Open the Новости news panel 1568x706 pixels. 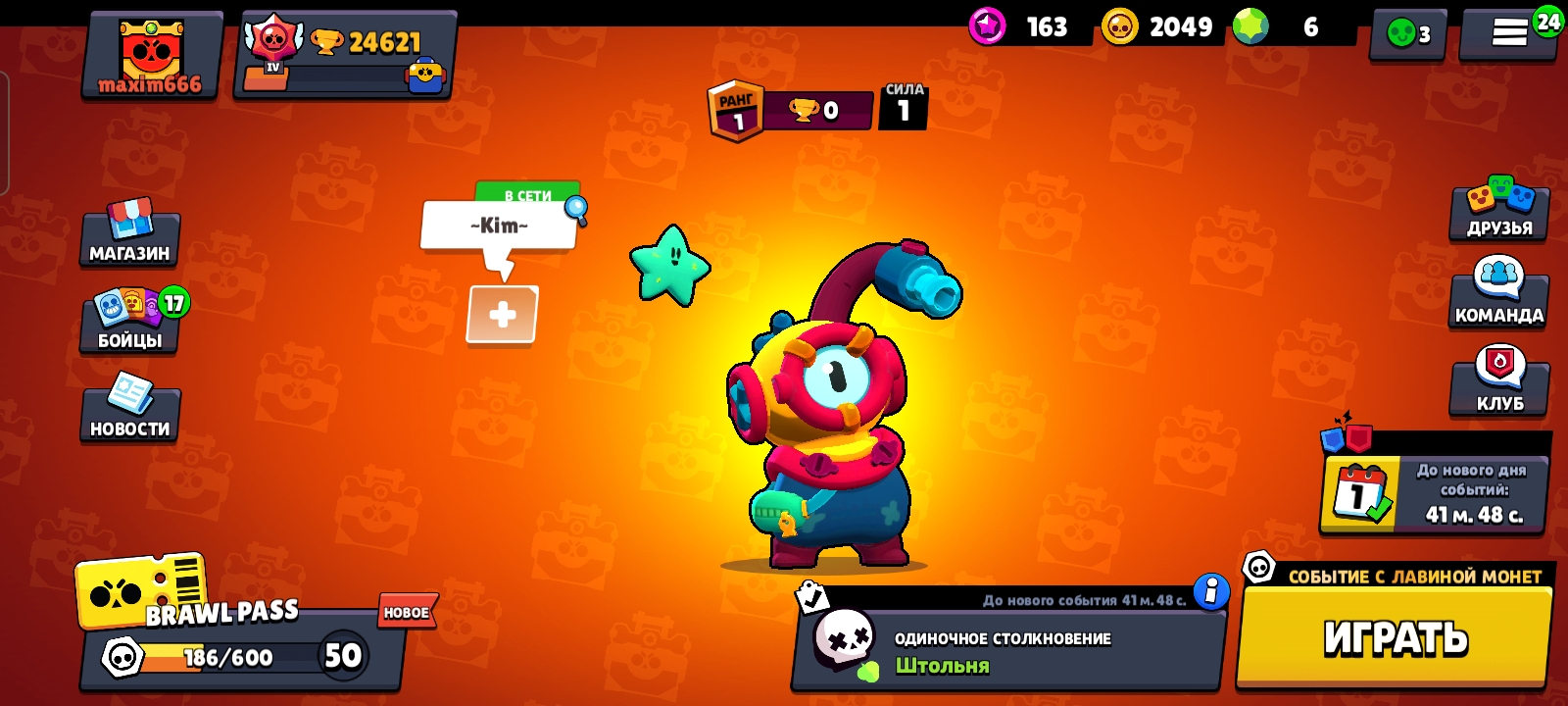coord(130,412)
